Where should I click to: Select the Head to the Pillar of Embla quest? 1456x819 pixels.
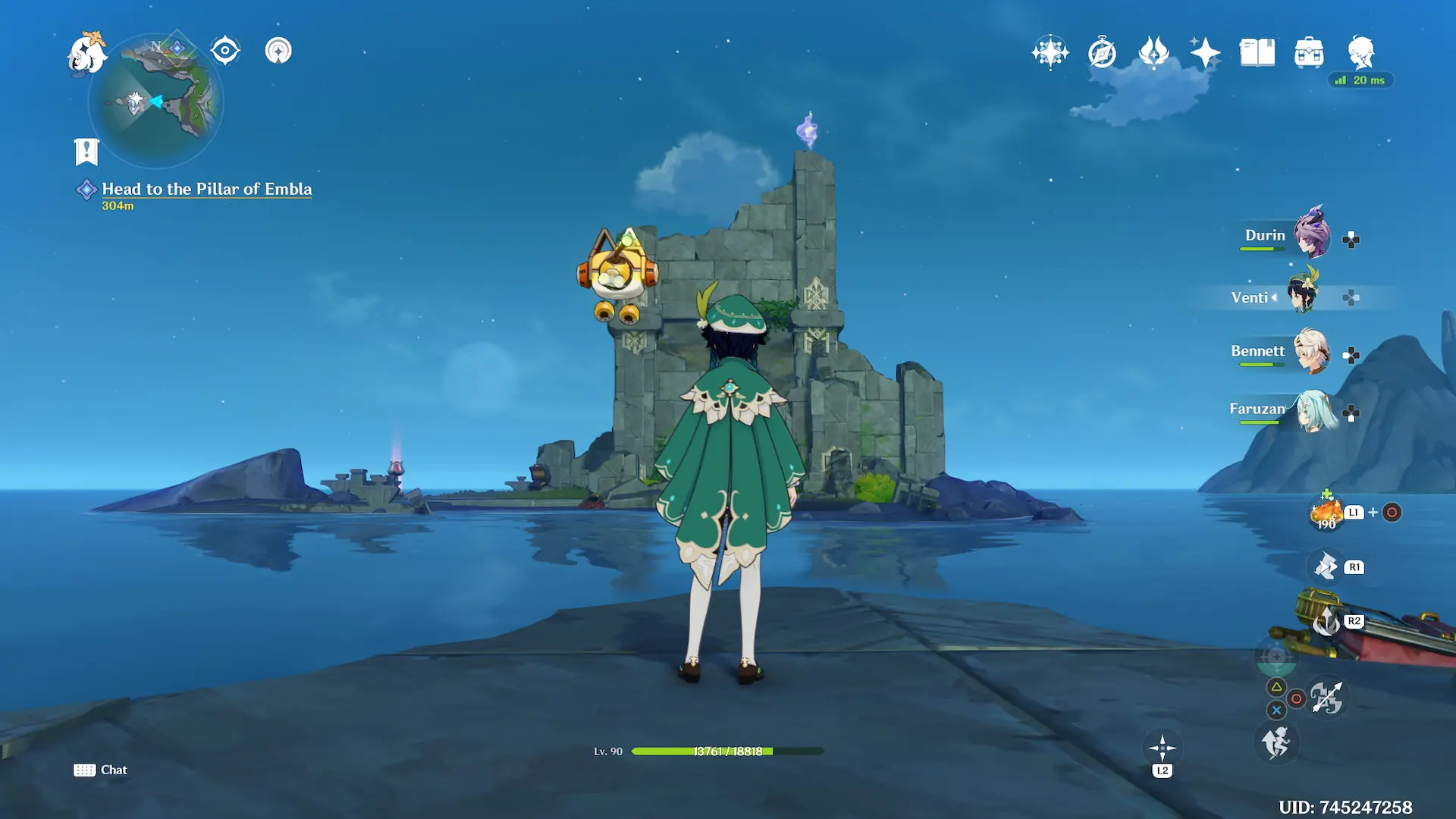click(x=206, y=190)
